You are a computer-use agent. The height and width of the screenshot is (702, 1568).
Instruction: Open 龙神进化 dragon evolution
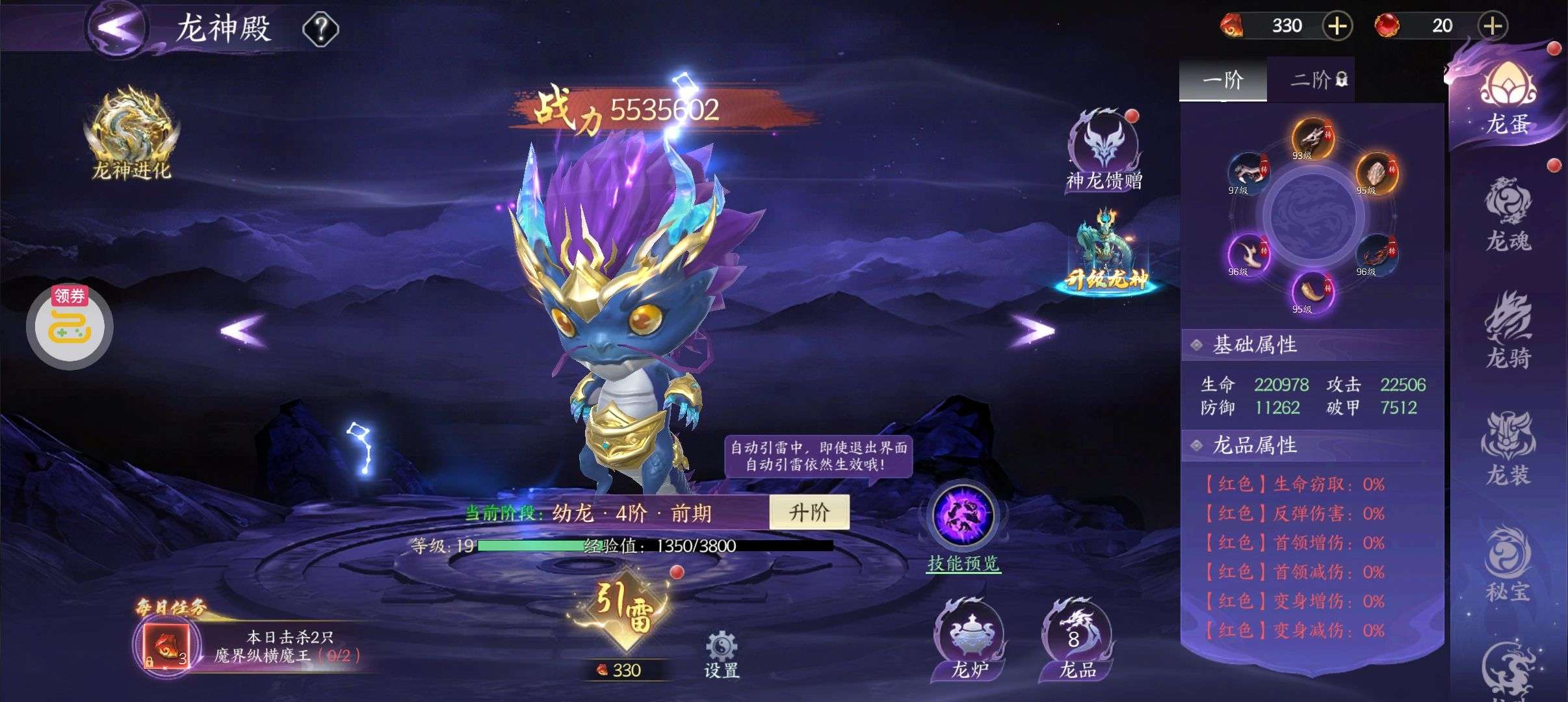[x=132, y=135]
